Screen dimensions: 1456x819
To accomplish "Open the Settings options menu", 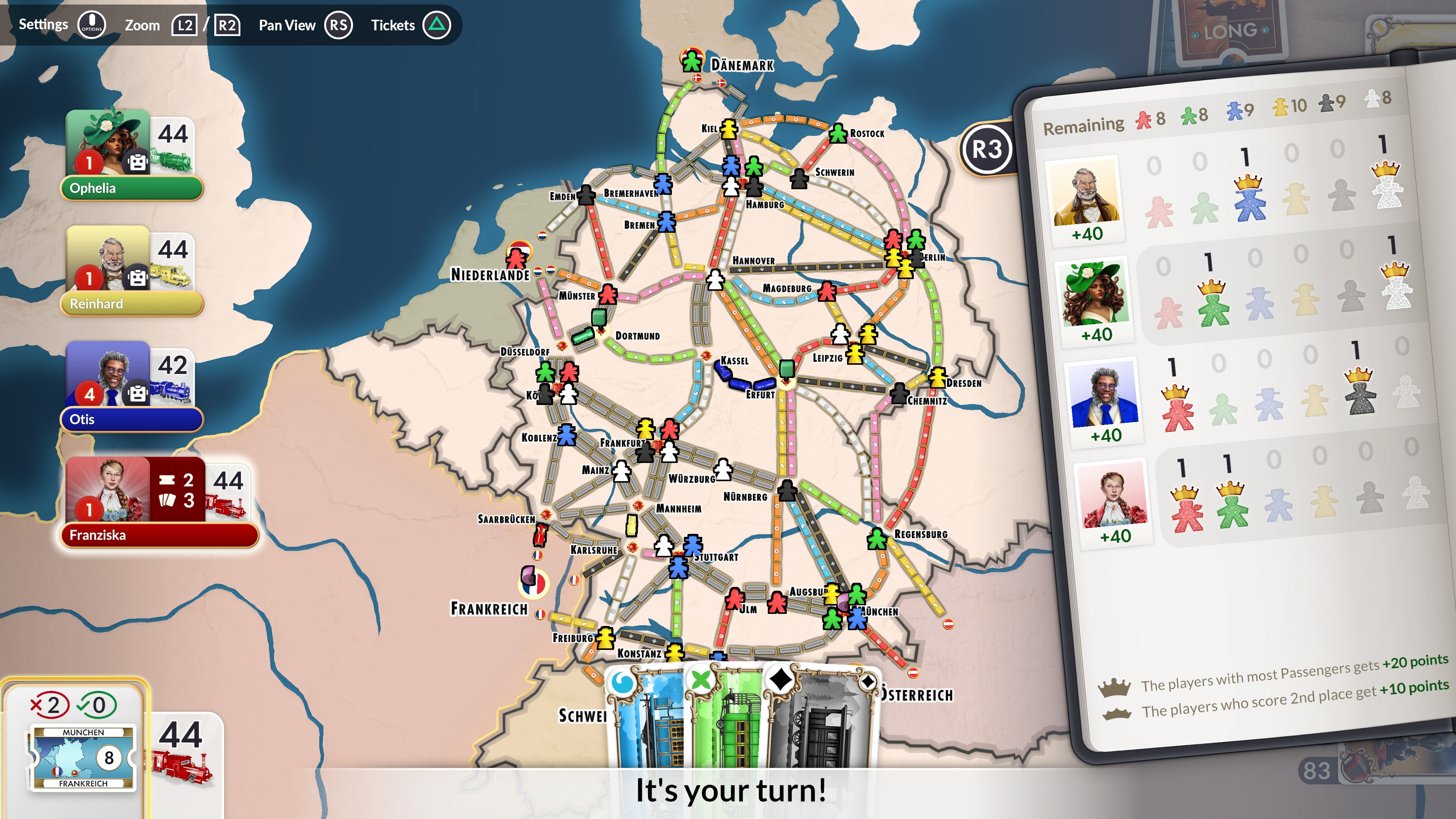I will [x=91, y=25].
